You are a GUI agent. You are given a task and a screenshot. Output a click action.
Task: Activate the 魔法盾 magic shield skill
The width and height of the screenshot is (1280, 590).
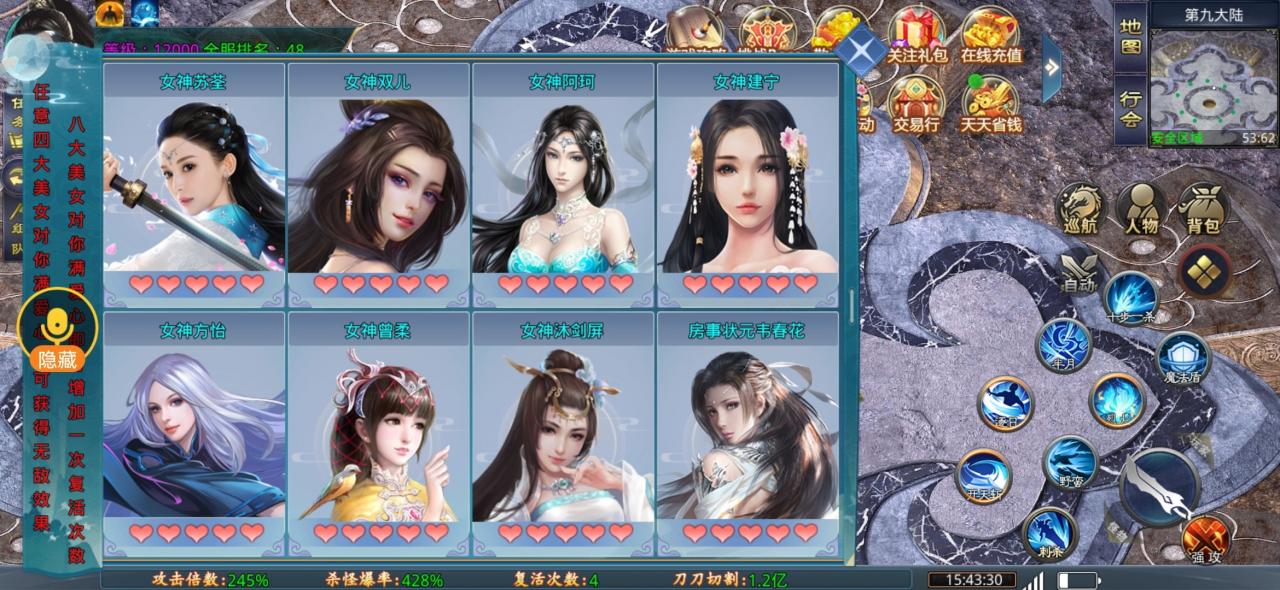coord(1183,360)
